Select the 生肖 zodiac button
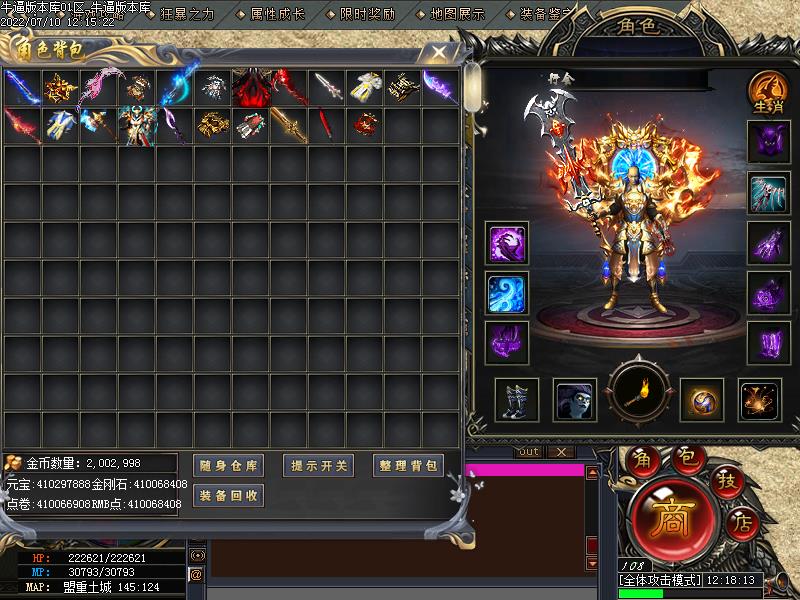 click(767, 91)
